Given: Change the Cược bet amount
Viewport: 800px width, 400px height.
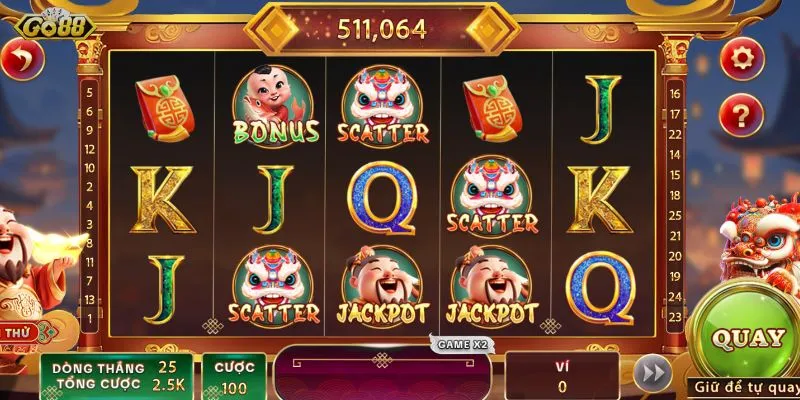Looking at the screenshot, I should point(234,376).
